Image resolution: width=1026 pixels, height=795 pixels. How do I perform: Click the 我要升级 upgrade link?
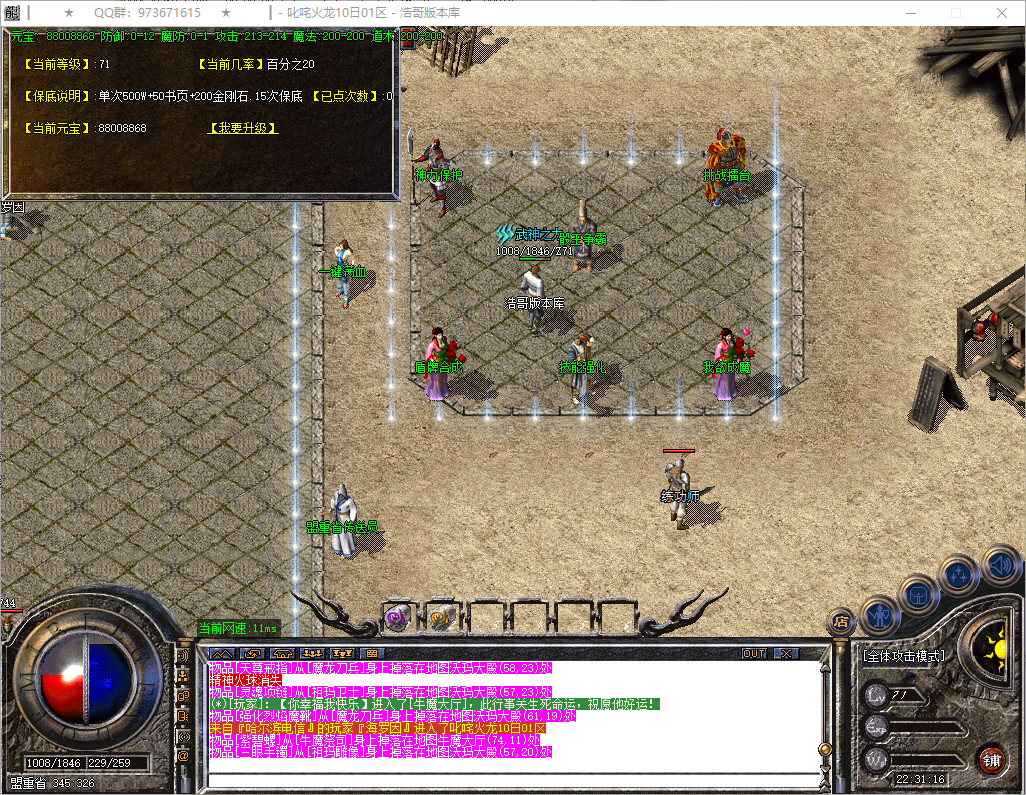point(243,129)
